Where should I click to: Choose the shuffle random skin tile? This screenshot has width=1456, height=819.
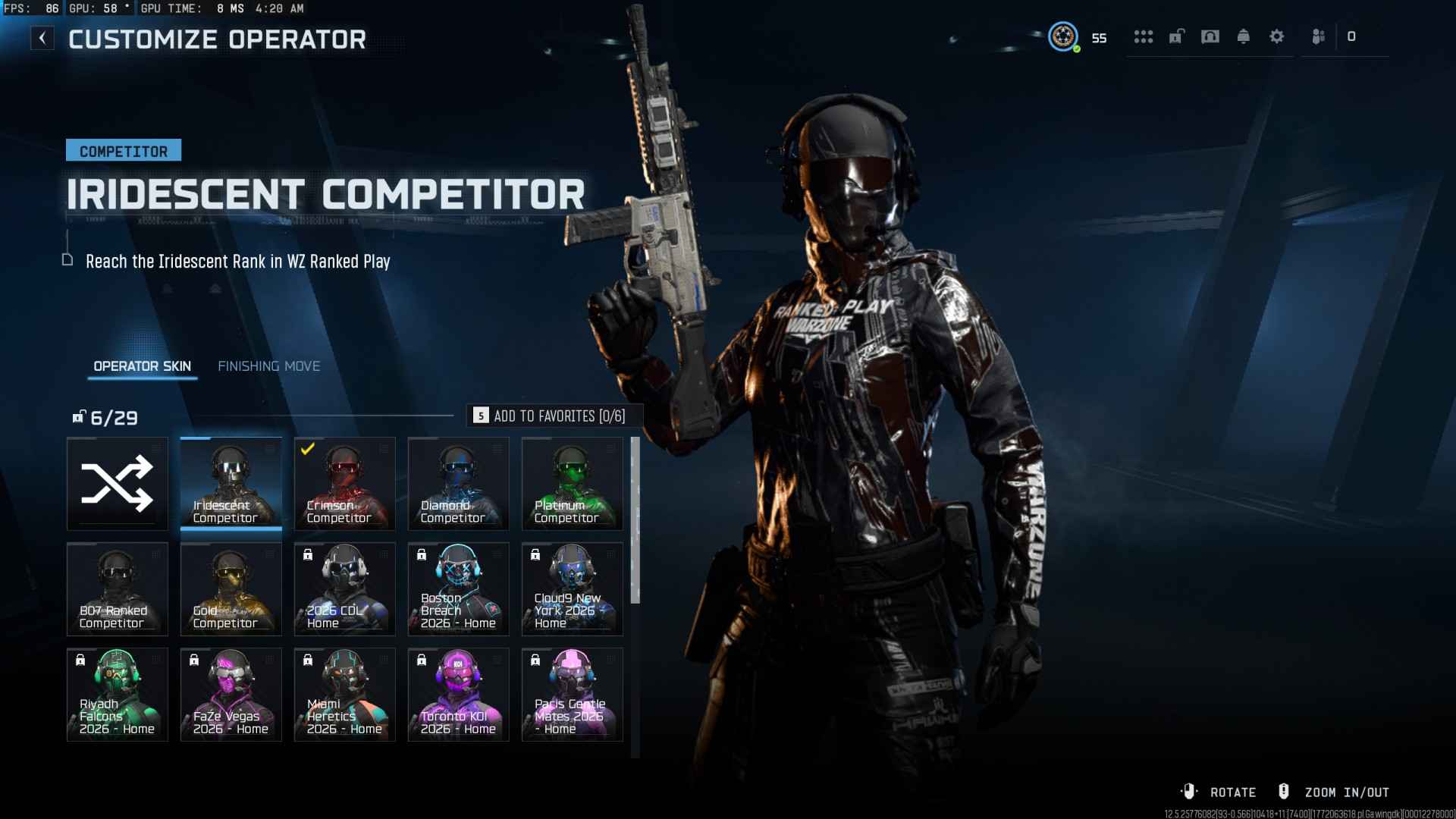(118, 484)
